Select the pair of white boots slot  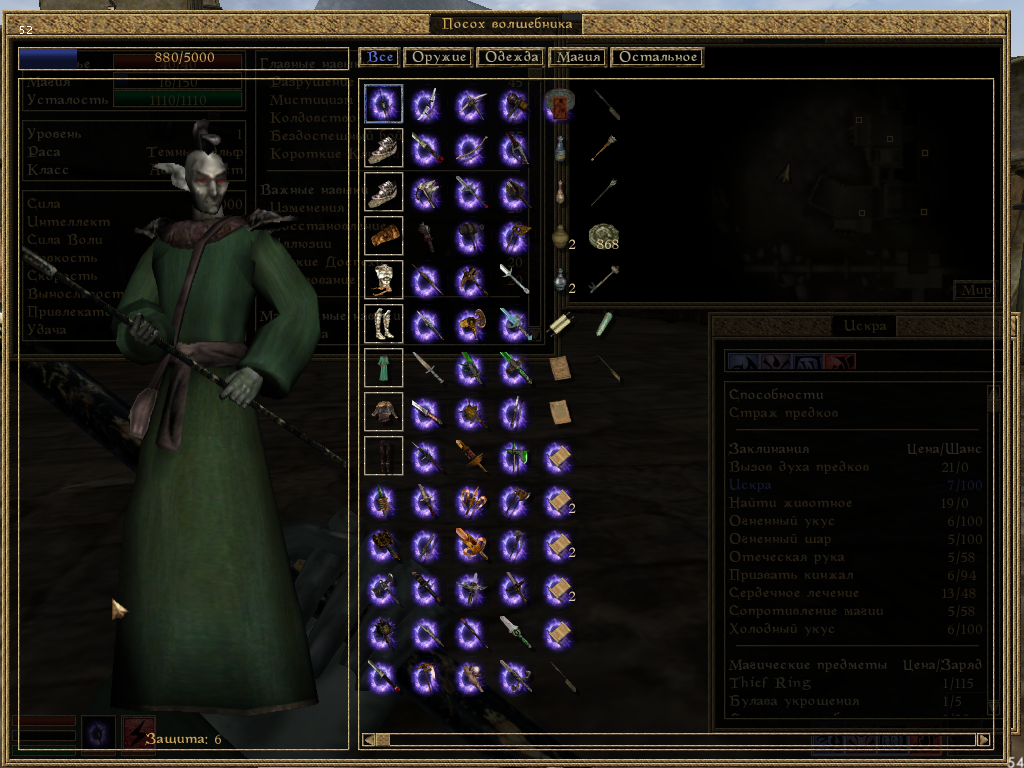click(x=383, y=323)
